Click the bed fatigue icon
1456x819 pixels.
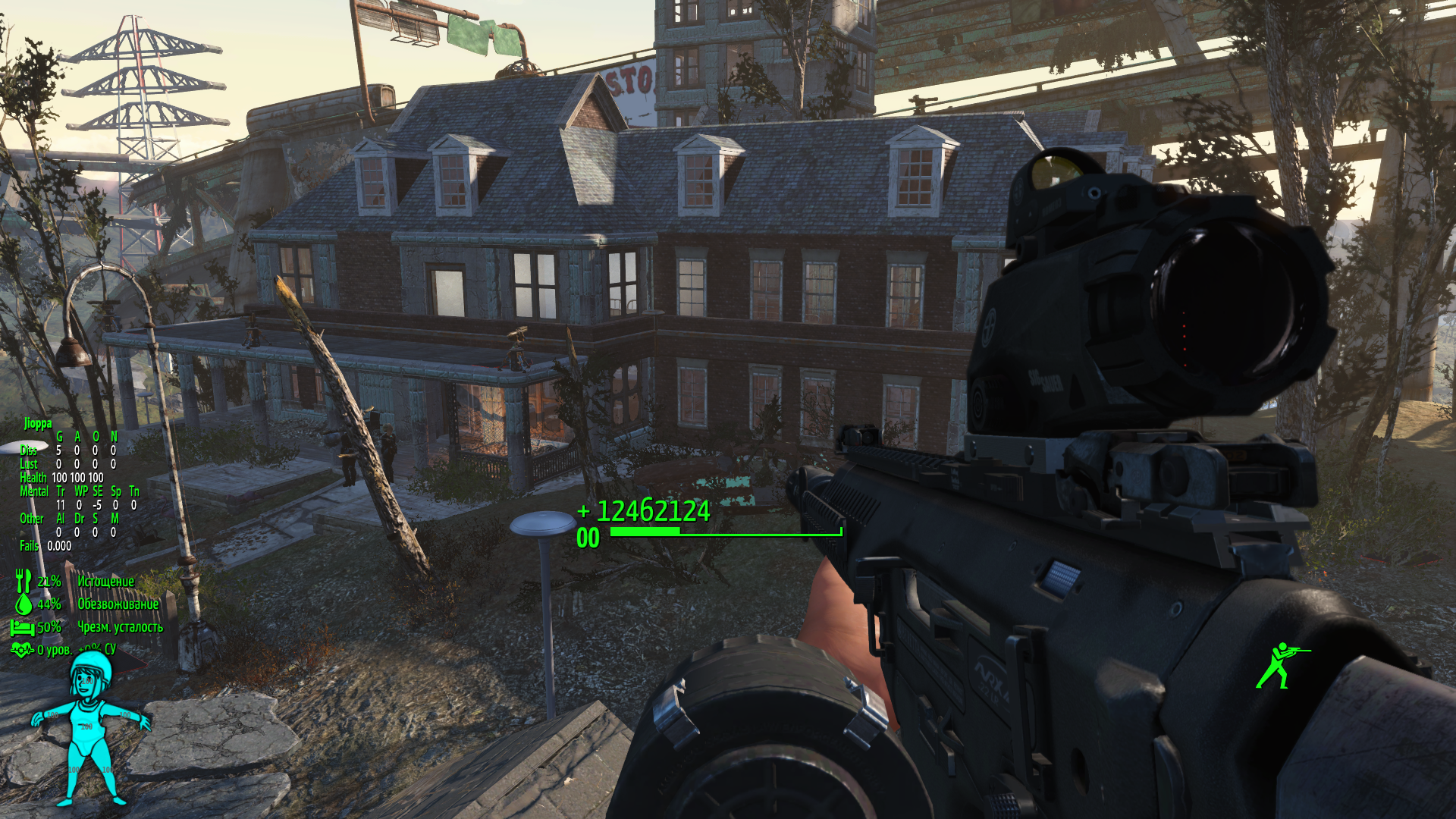tap(23, 627)
